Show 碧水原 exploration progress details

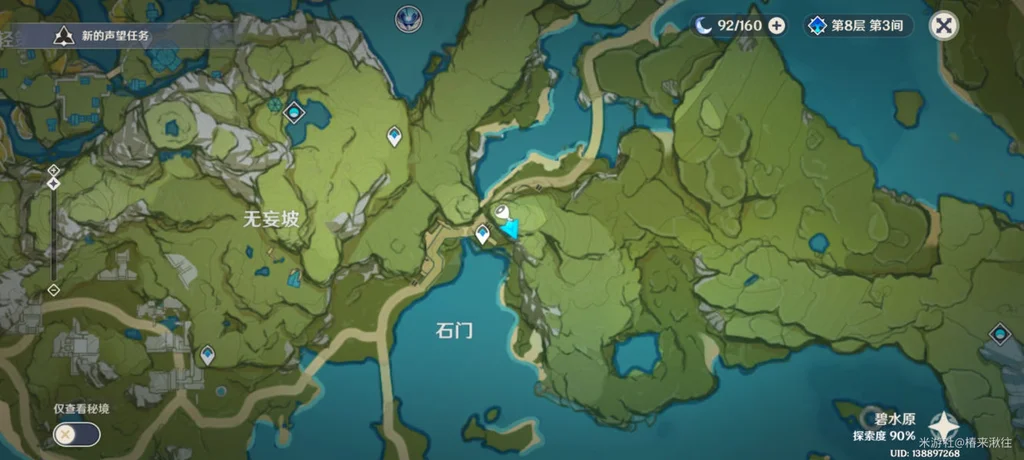click(x=884, y=429)
